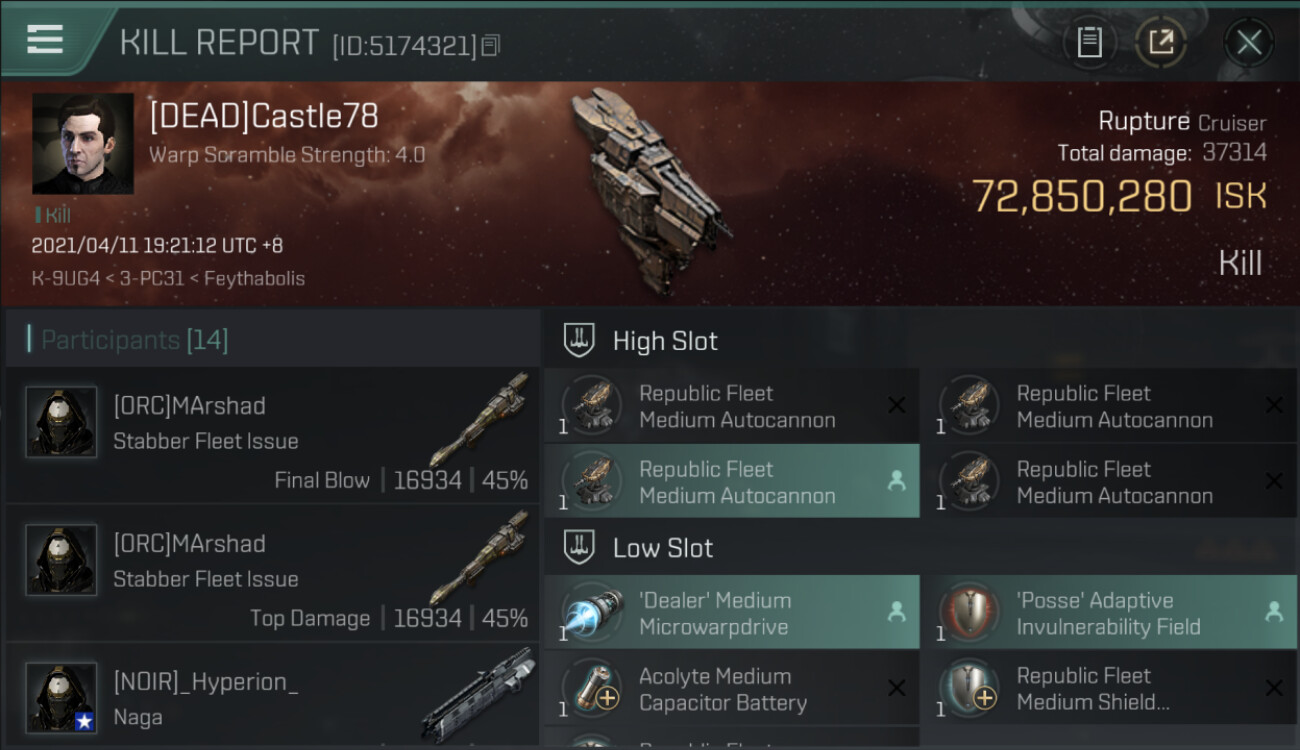The image size is (1300, 750).
Task: Copy the kill report ID
Action: tap(490, 45)
